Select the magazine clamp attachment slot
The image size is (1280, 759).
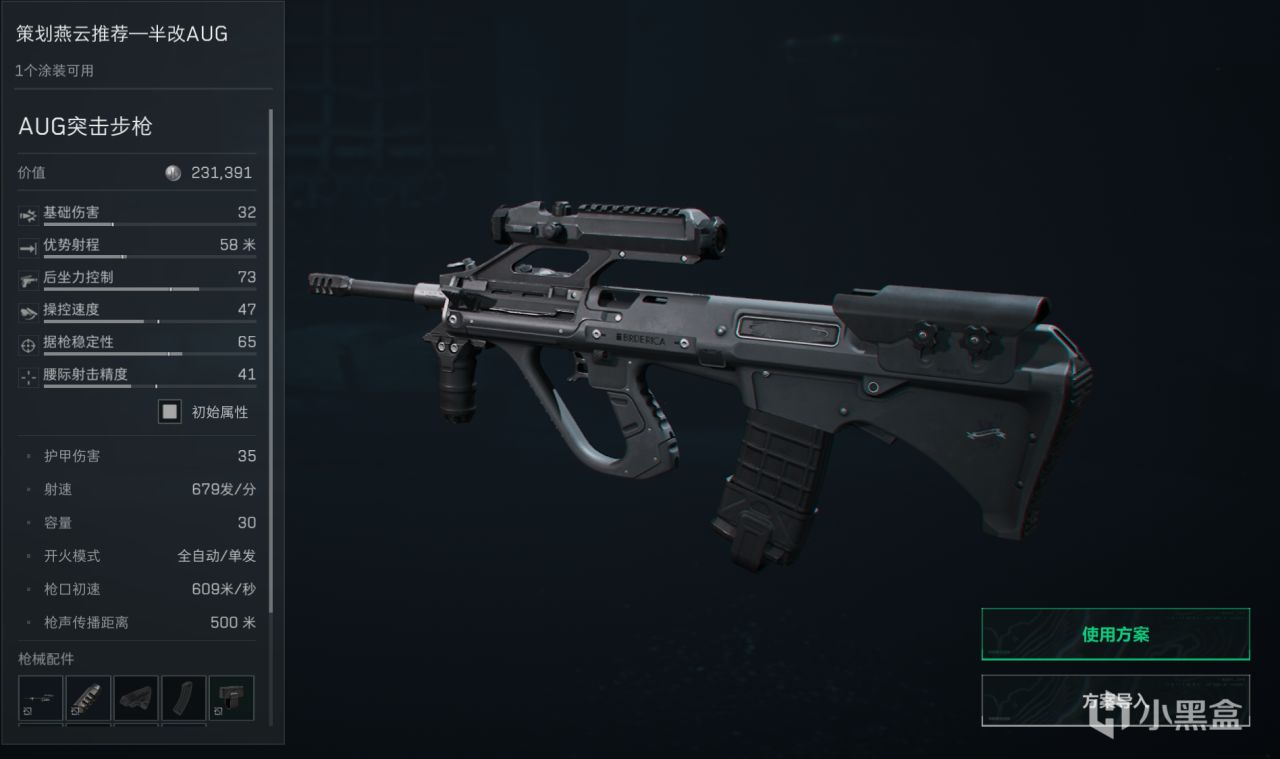coord(231,698)
